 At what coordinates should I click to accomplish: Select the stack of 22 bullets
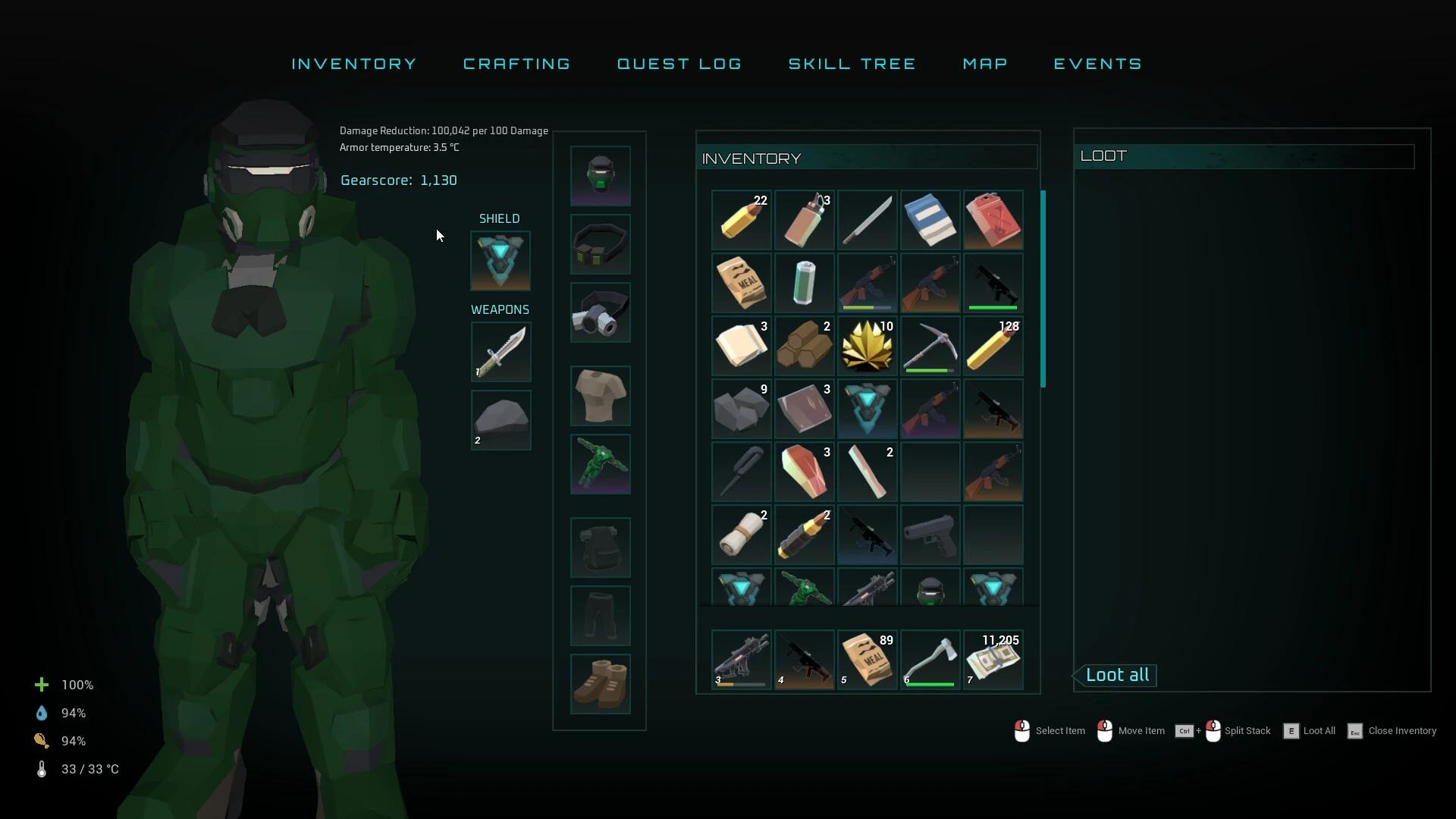(x=741, y=220)
